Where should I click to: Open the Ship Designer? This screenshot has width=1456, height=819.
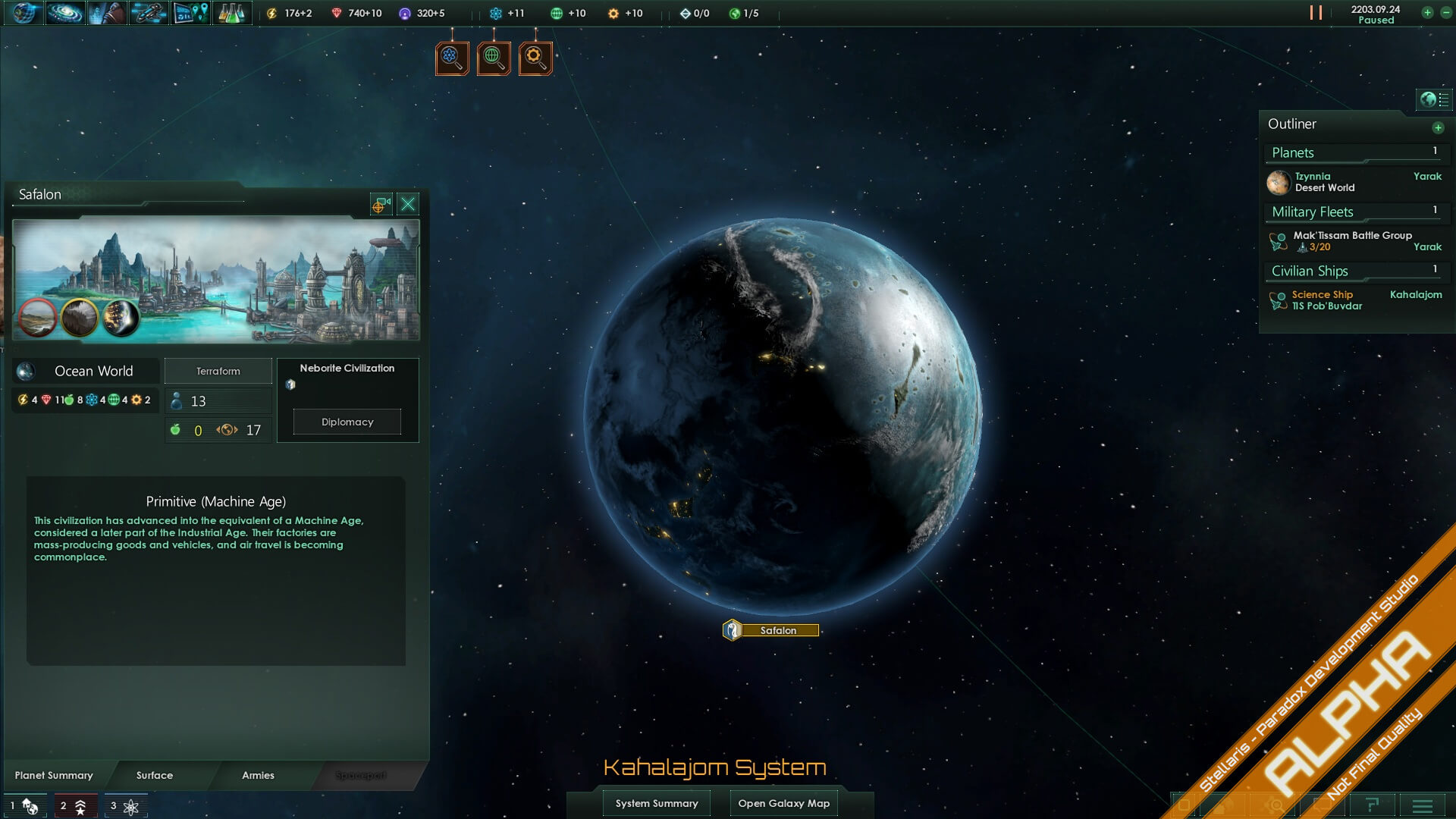149,13
